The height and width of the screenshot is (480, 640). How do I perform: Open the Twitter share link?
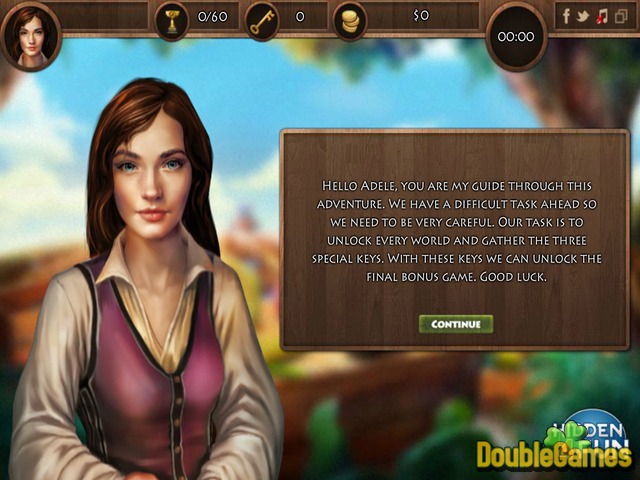tap(583, 16)
